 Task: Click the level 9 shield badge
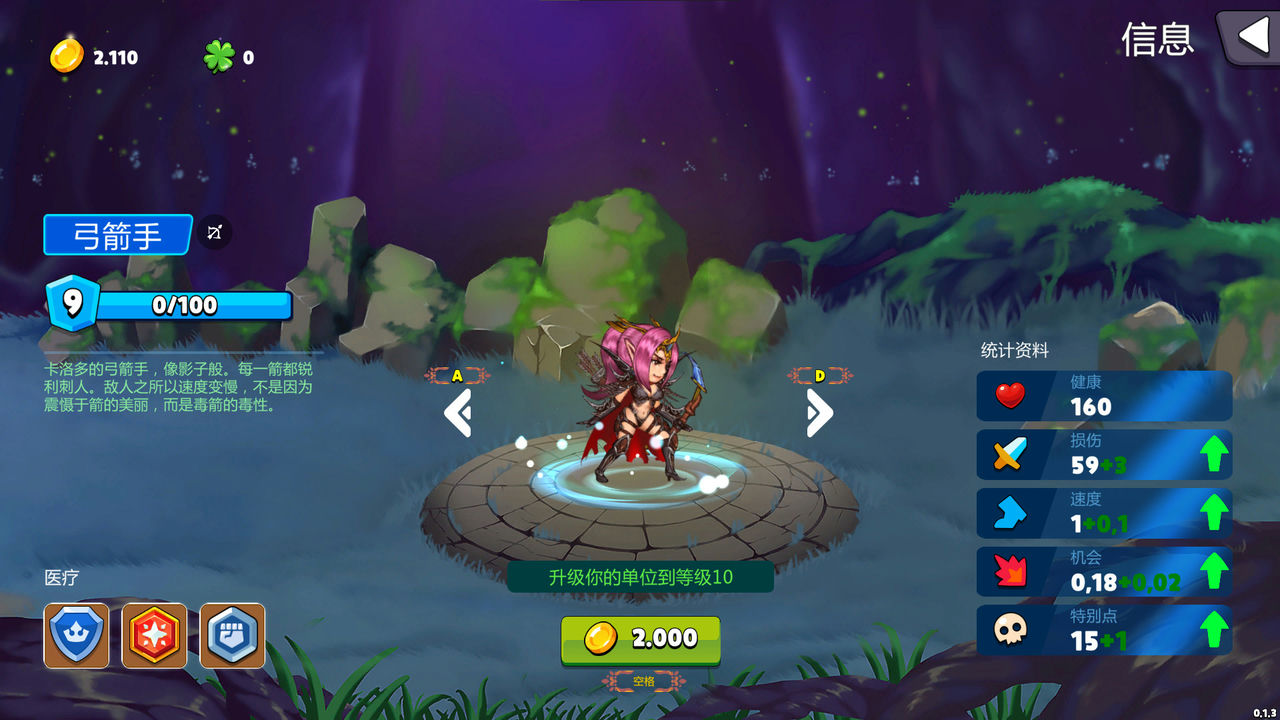click(75, 303)
